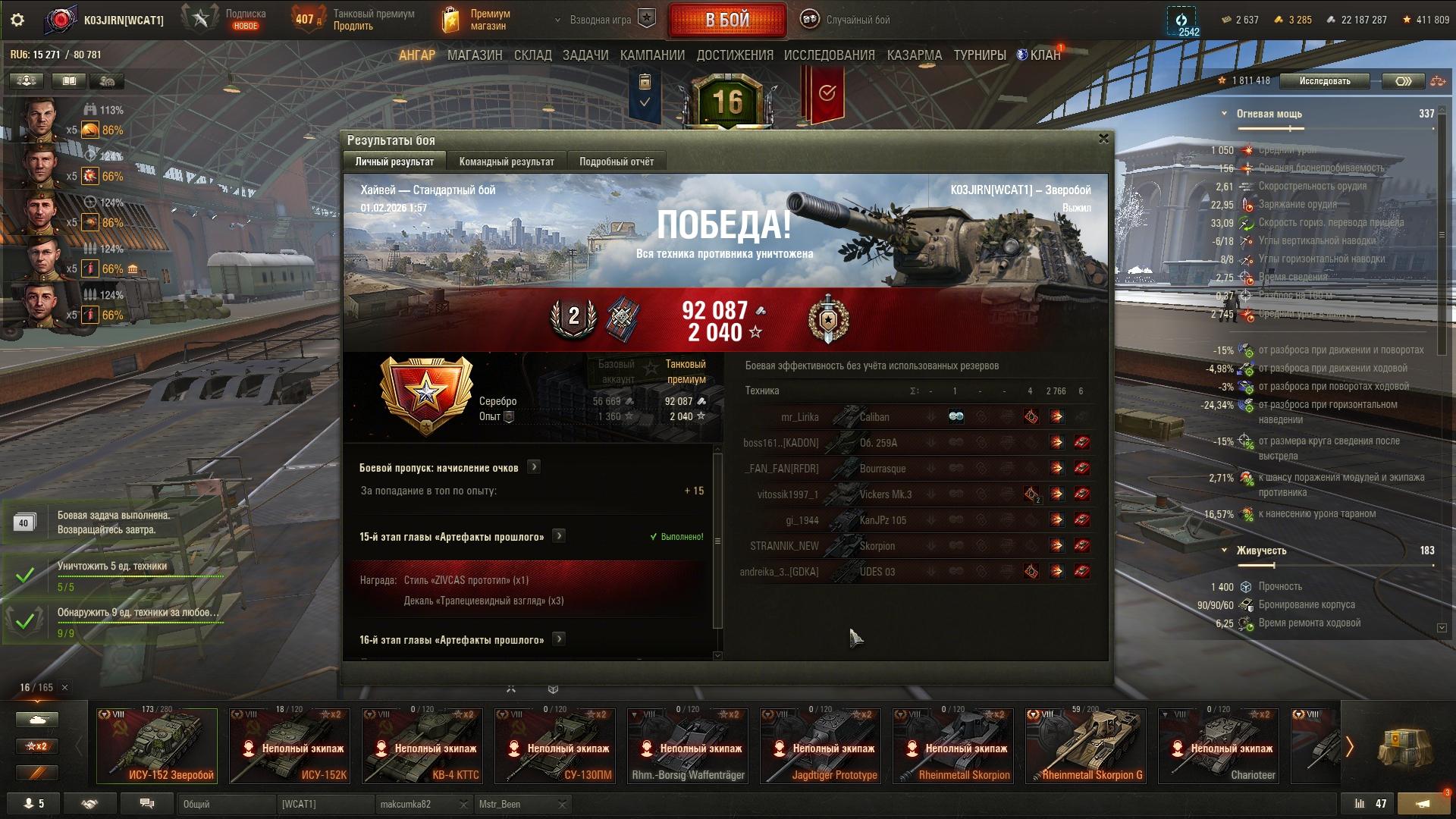Switch to Командный результат tab
Image resolution: width=1456 pixels, height=819 pixels.
point(507,162)
